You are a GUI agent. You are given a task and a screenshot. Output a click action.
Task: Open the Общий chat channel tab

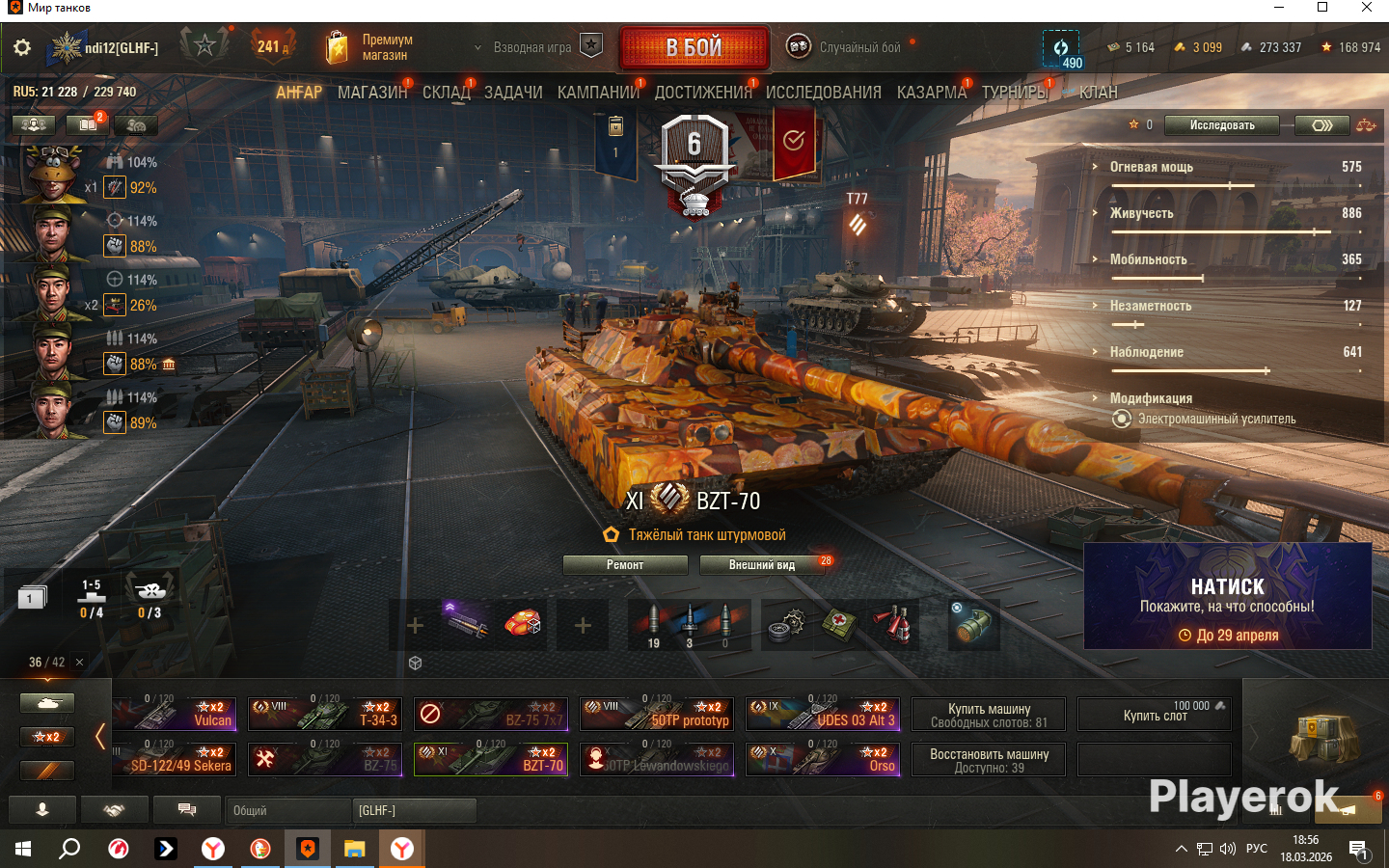(x=287, y=811)
